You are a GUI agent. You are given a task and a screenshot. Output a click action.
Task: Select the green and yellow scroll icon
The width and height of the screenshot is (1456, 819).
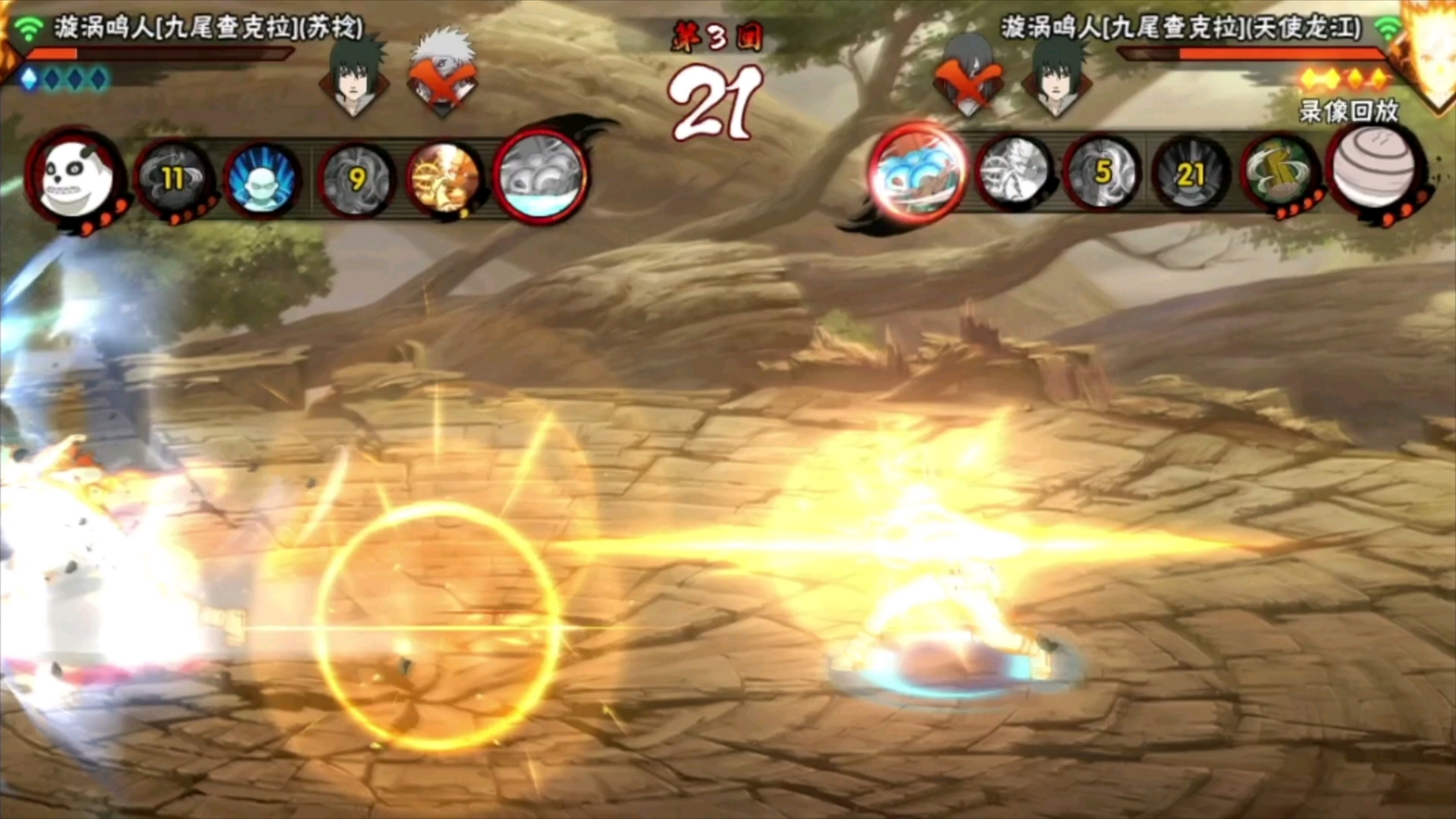pos(1280,174)
